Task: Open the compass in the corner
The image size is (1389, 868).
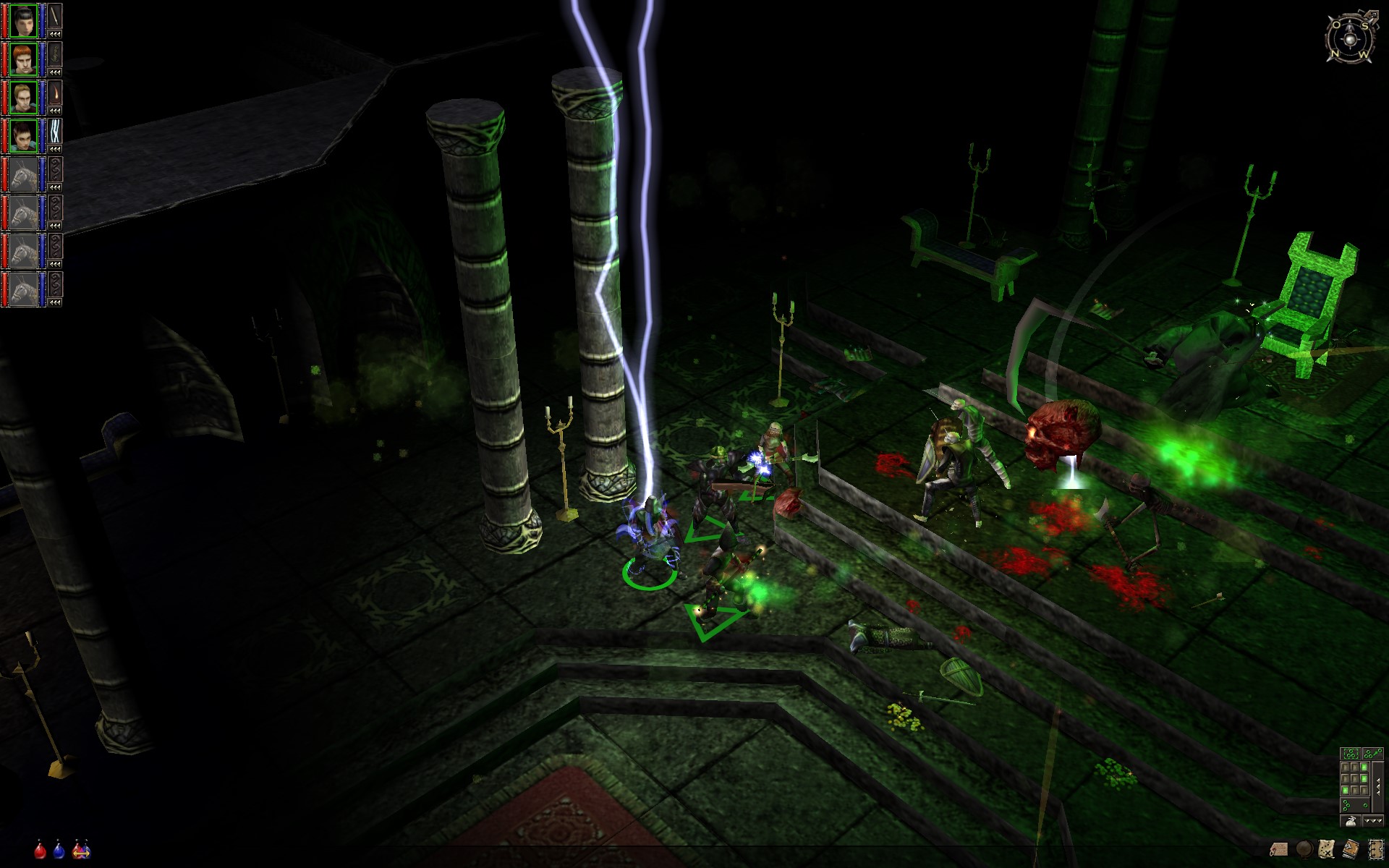Action: 1350,37
